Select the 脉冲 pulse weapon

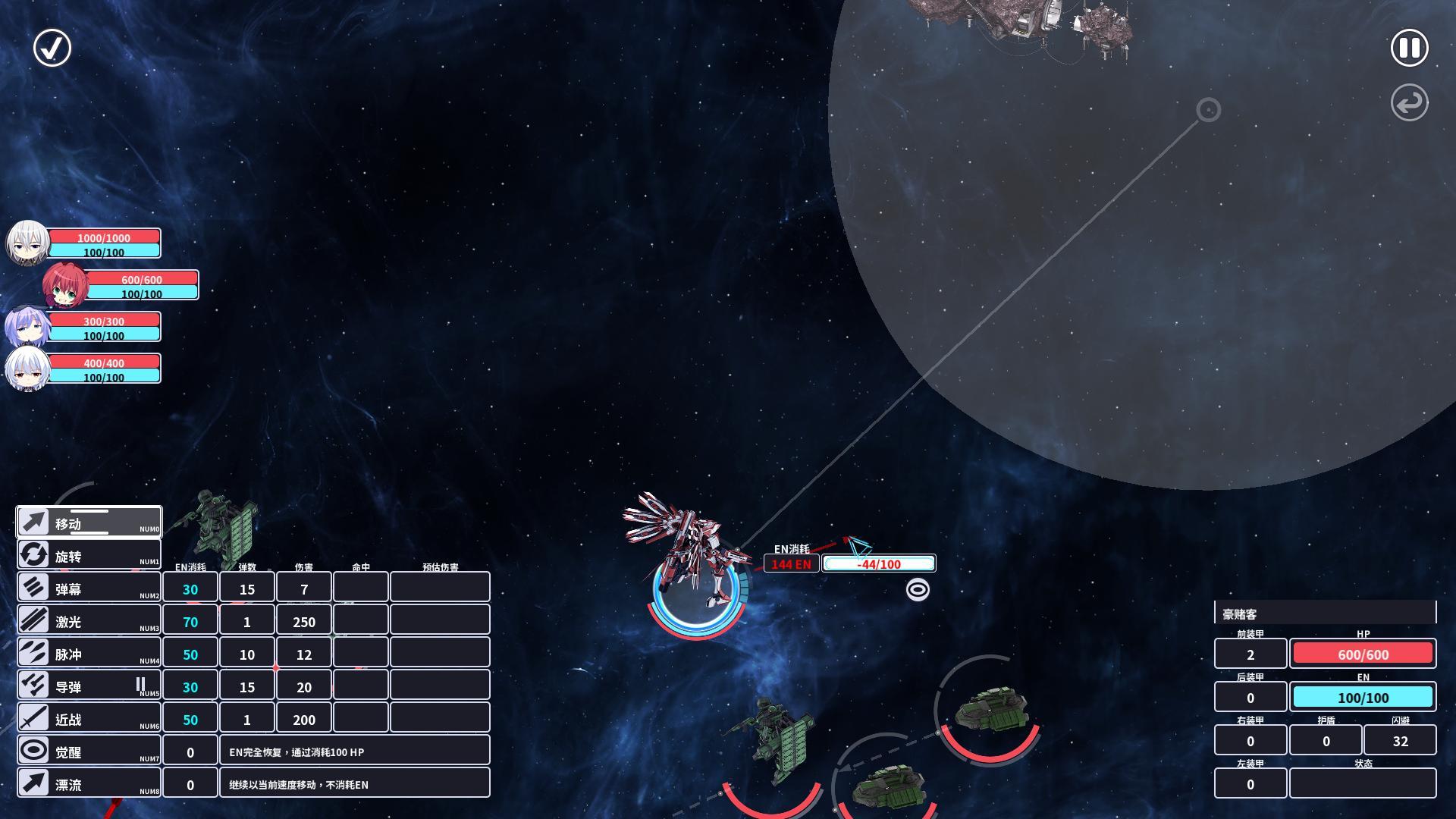coord(89,653)
